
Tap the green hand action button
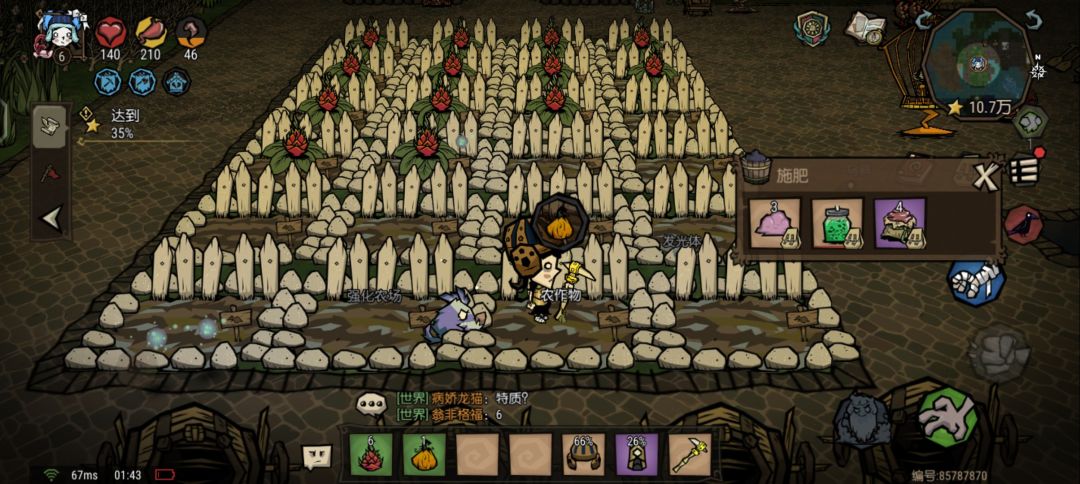pos(946,417)
